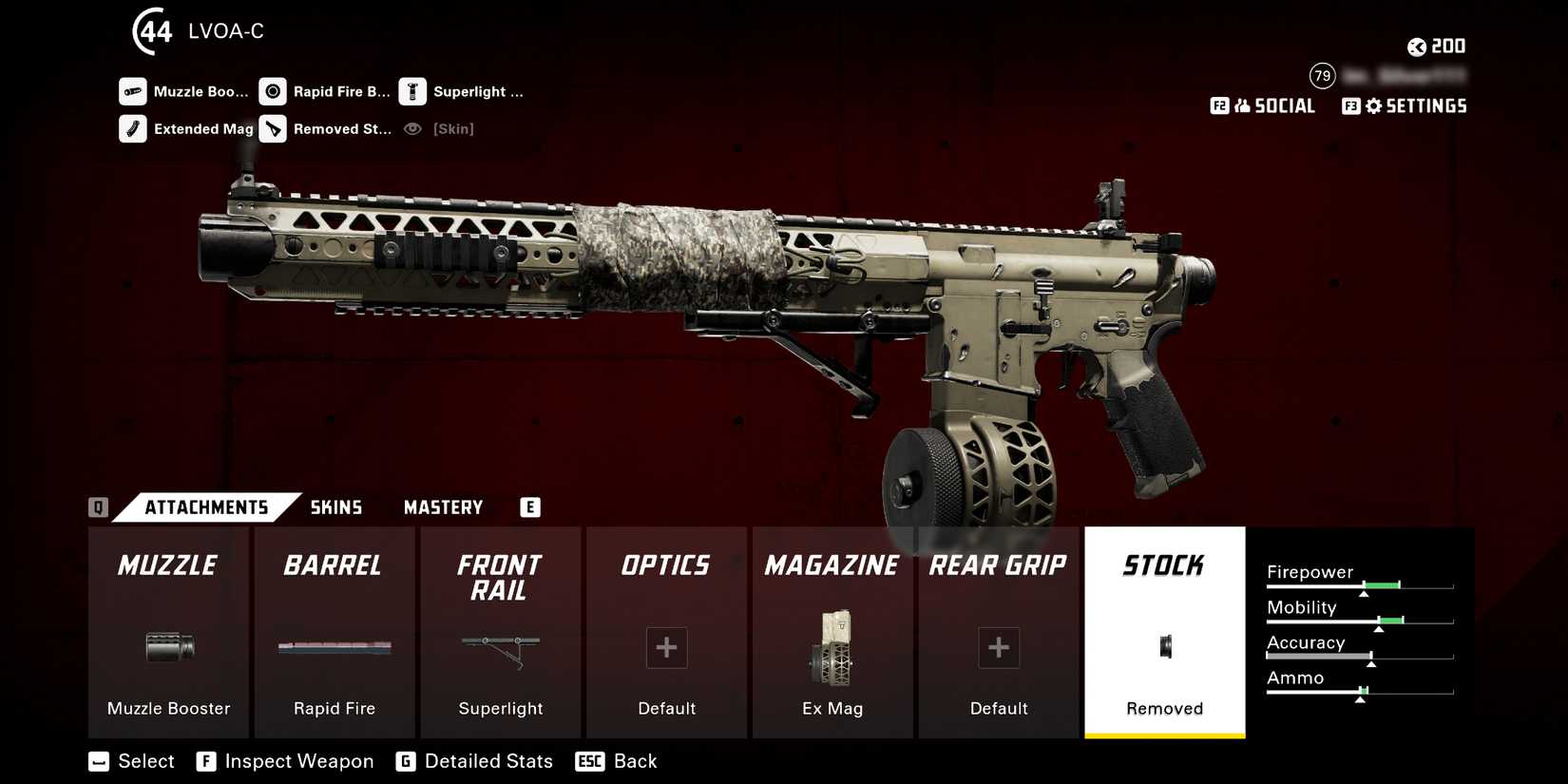
Task: Click the Ex Mag magazine icon
Action: tap(832, 648)
